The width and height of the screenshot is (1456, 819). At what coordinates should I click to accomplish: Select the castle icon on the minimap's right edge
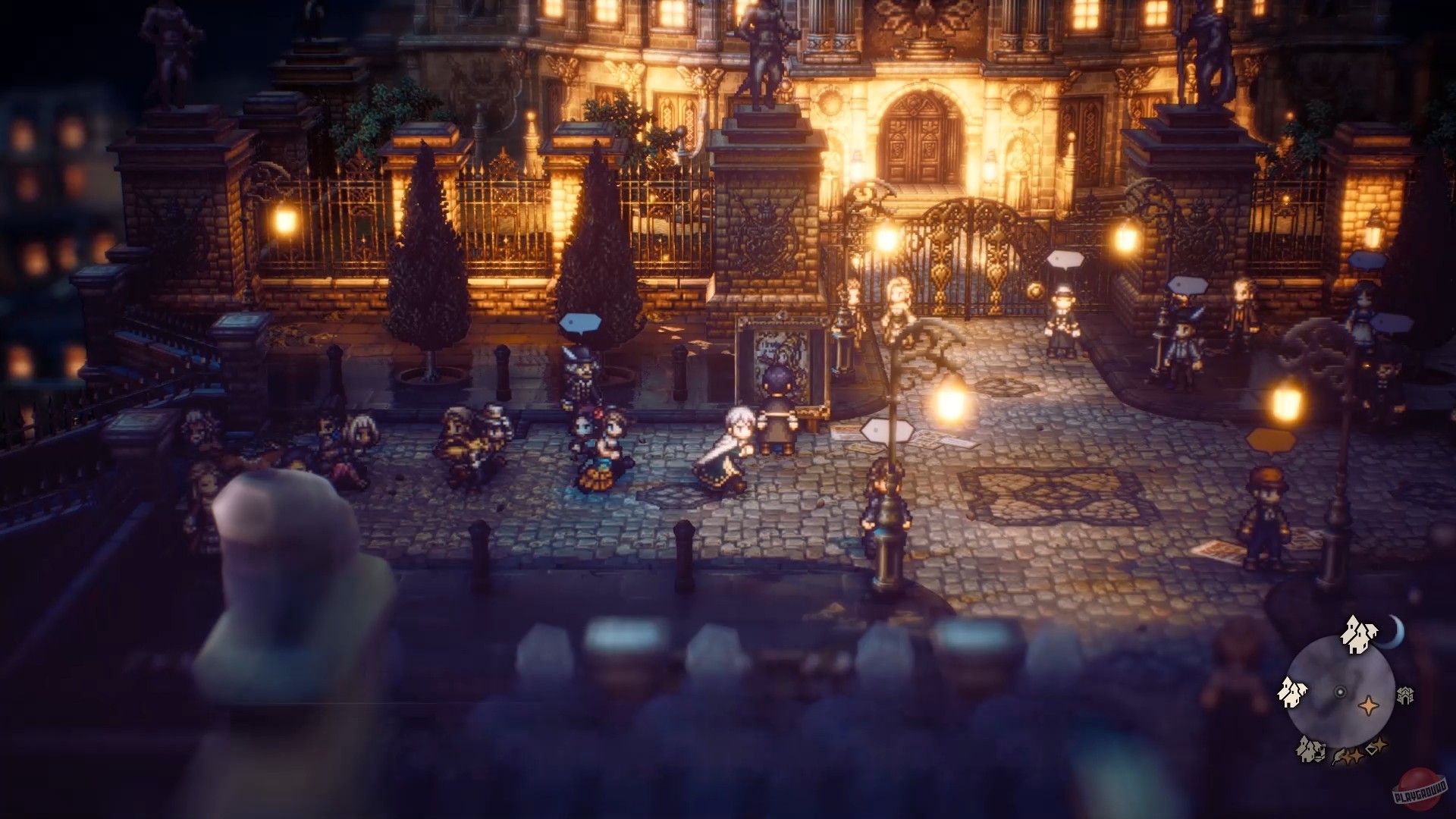(x=1405, y=695)
